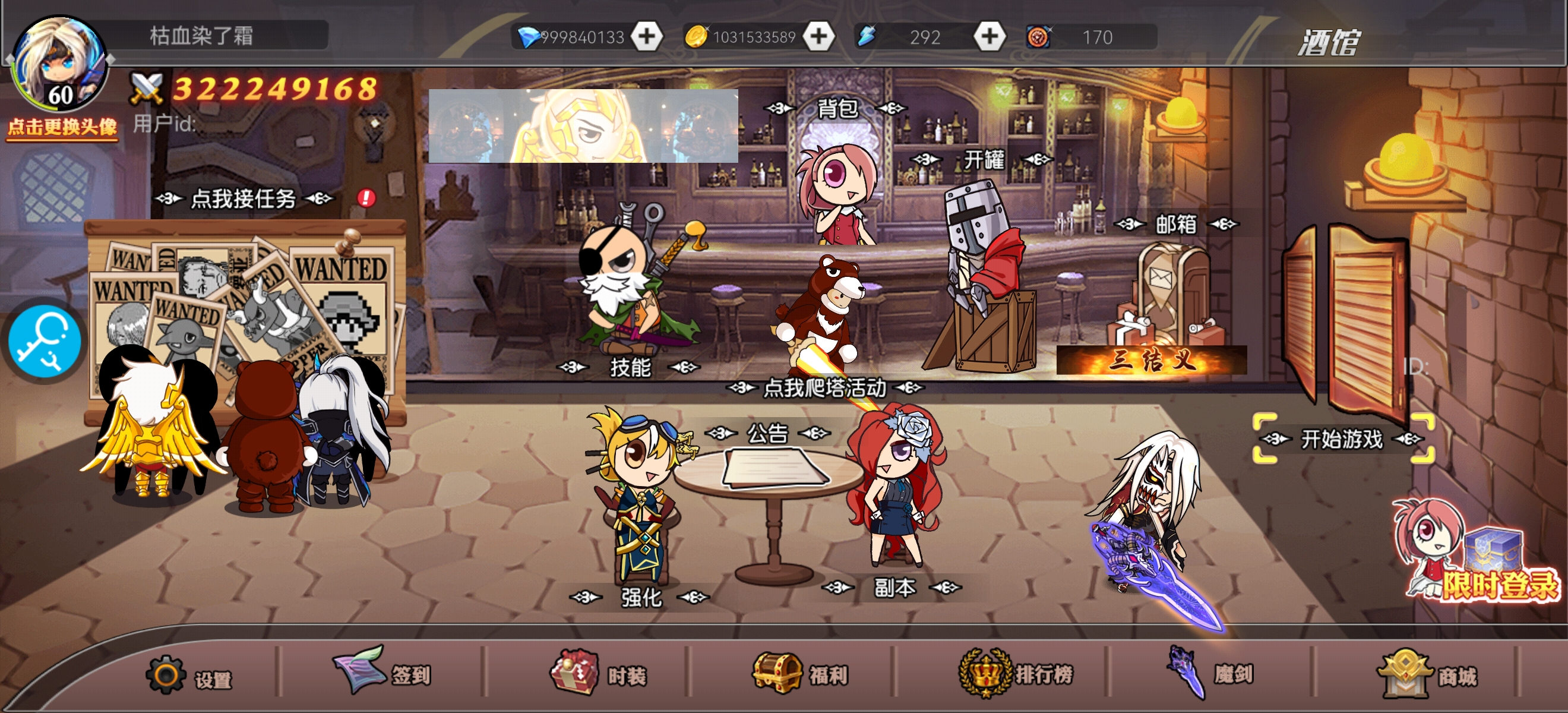Open the 签到 daily check-in
1568x713 pixels.
coord(382,673)
